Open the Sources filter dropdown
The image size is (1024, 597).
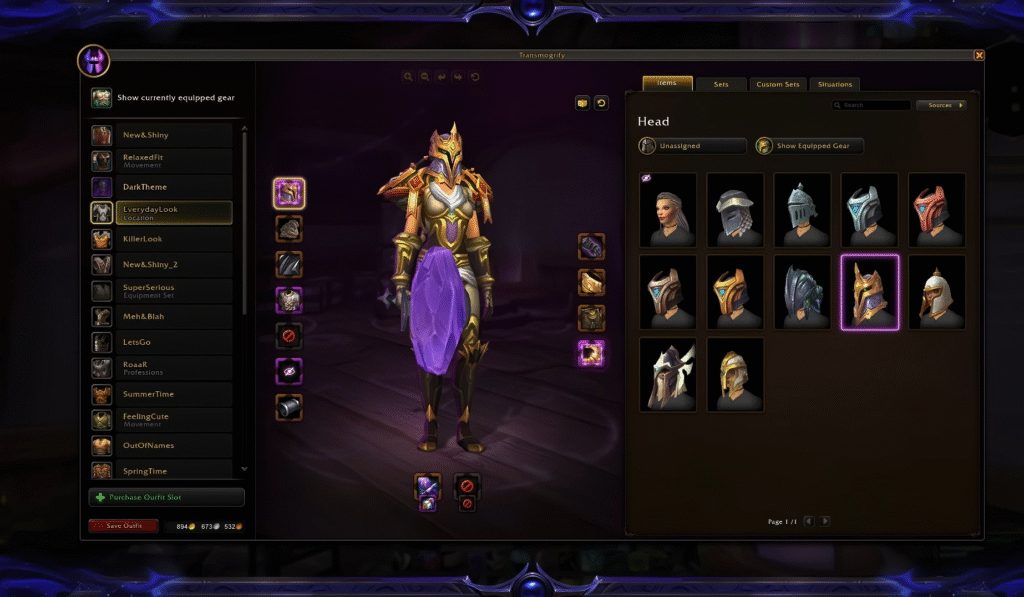(942, 105)
